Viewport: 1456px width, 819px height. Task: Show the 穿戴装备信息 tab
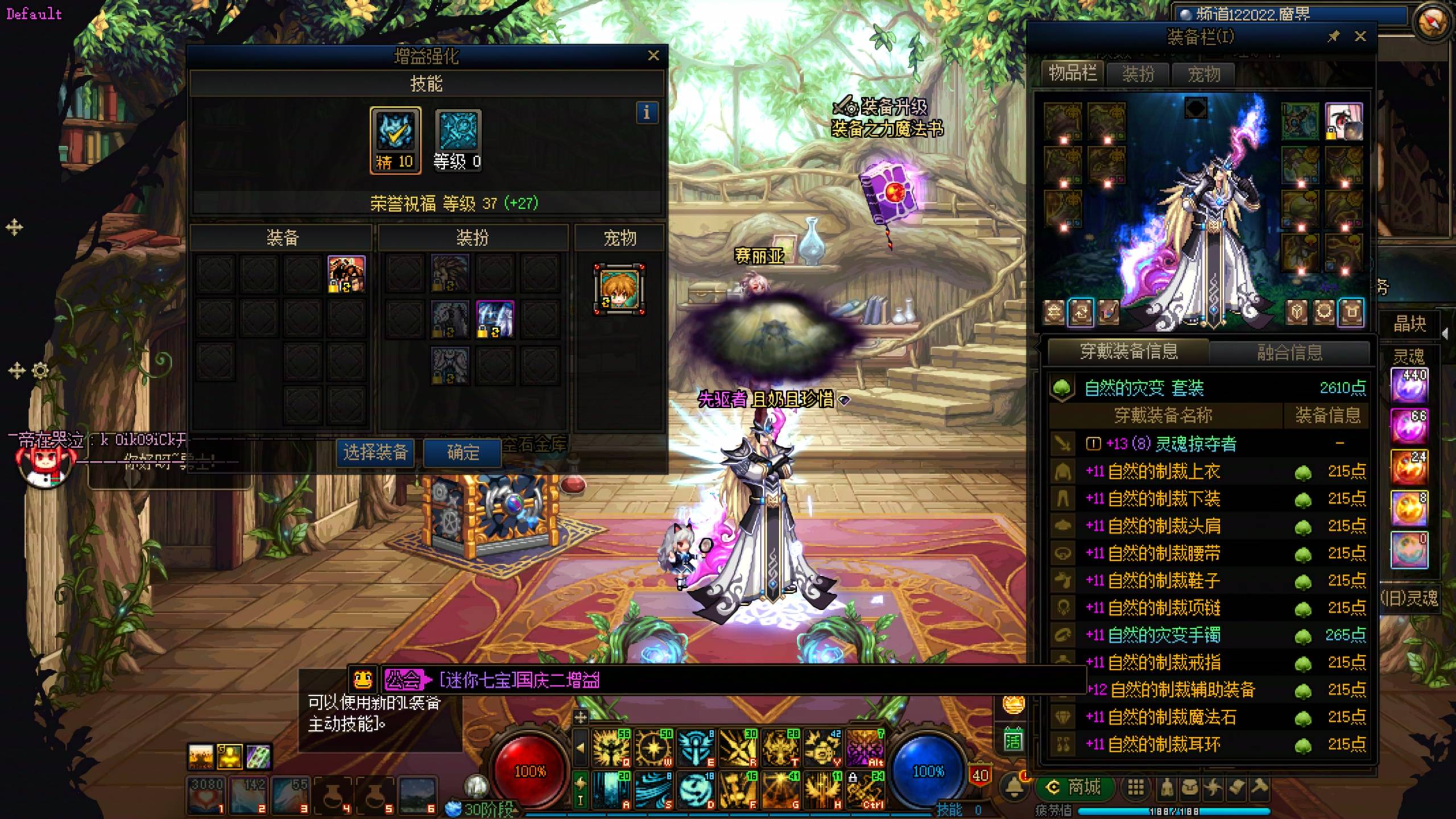[1128, 351]
